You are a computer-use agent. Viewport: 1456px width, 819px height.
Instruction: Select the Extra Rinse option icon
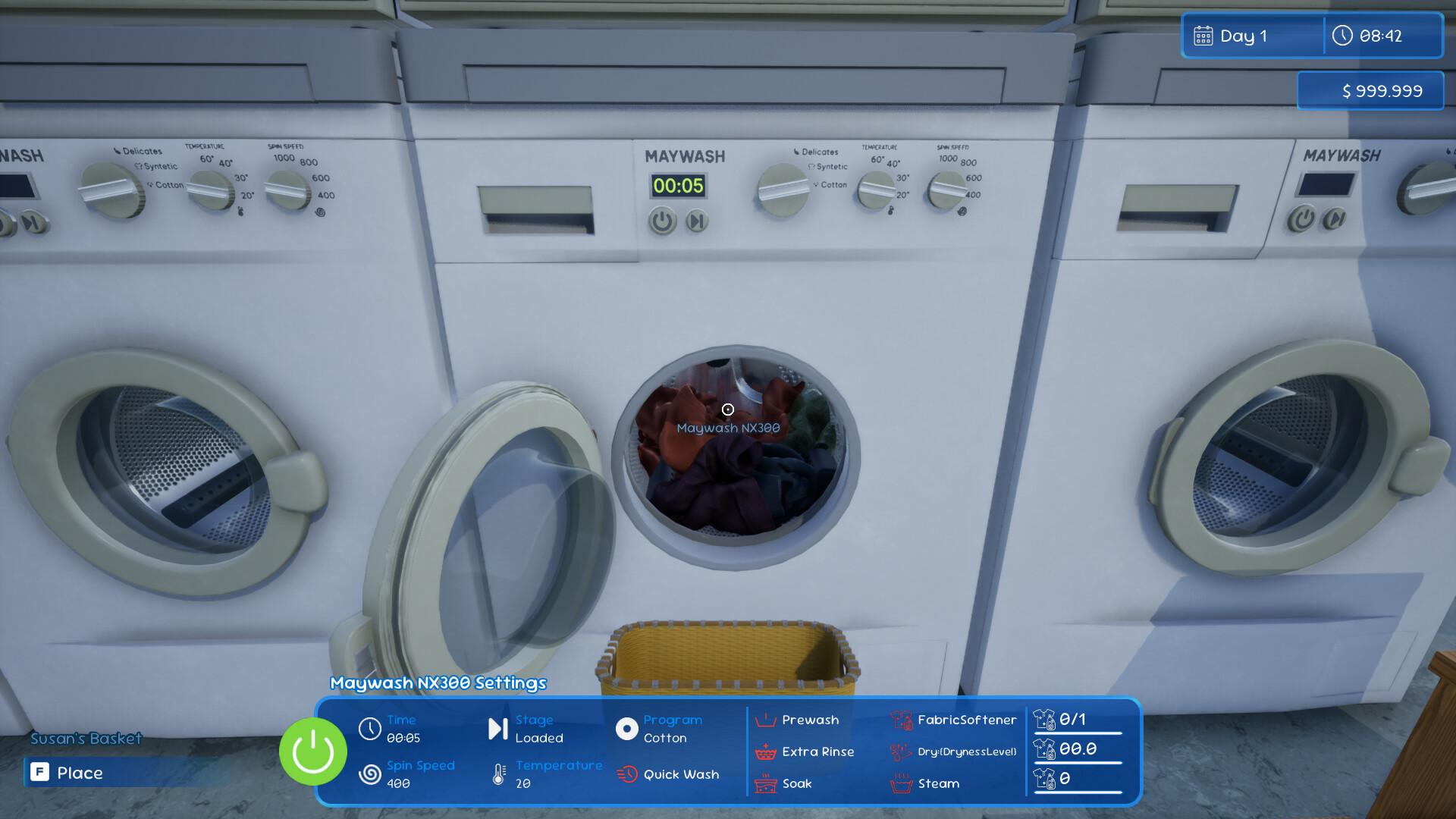(x=765, y=752)
